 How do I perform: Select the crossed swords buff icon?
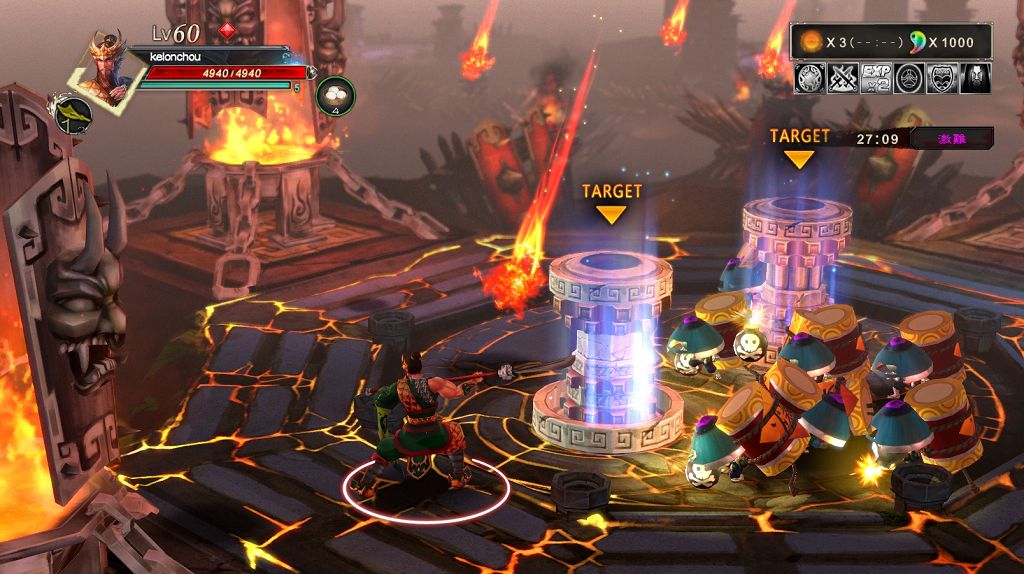pyautogui.click(x=843, y=78)
